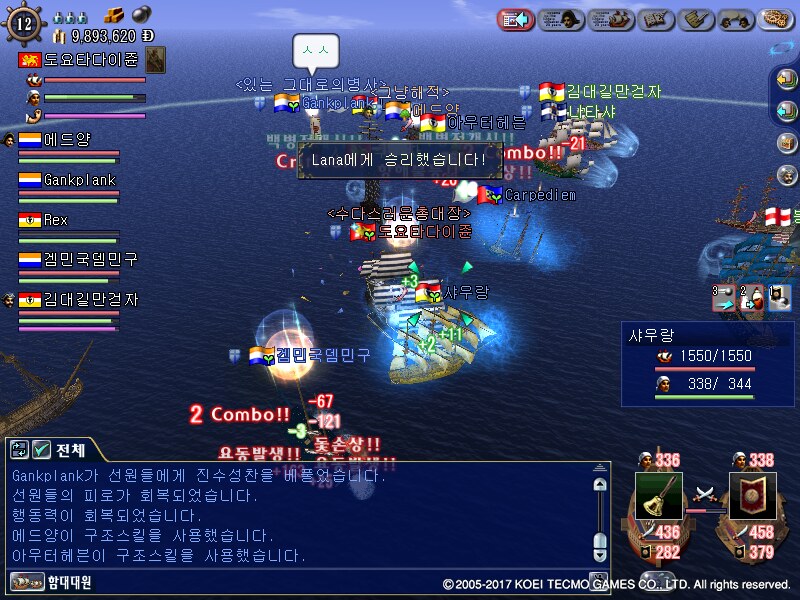Select fleet member 에드양 in party list
The width and height of the screenshot is (800, 600).
68,140
